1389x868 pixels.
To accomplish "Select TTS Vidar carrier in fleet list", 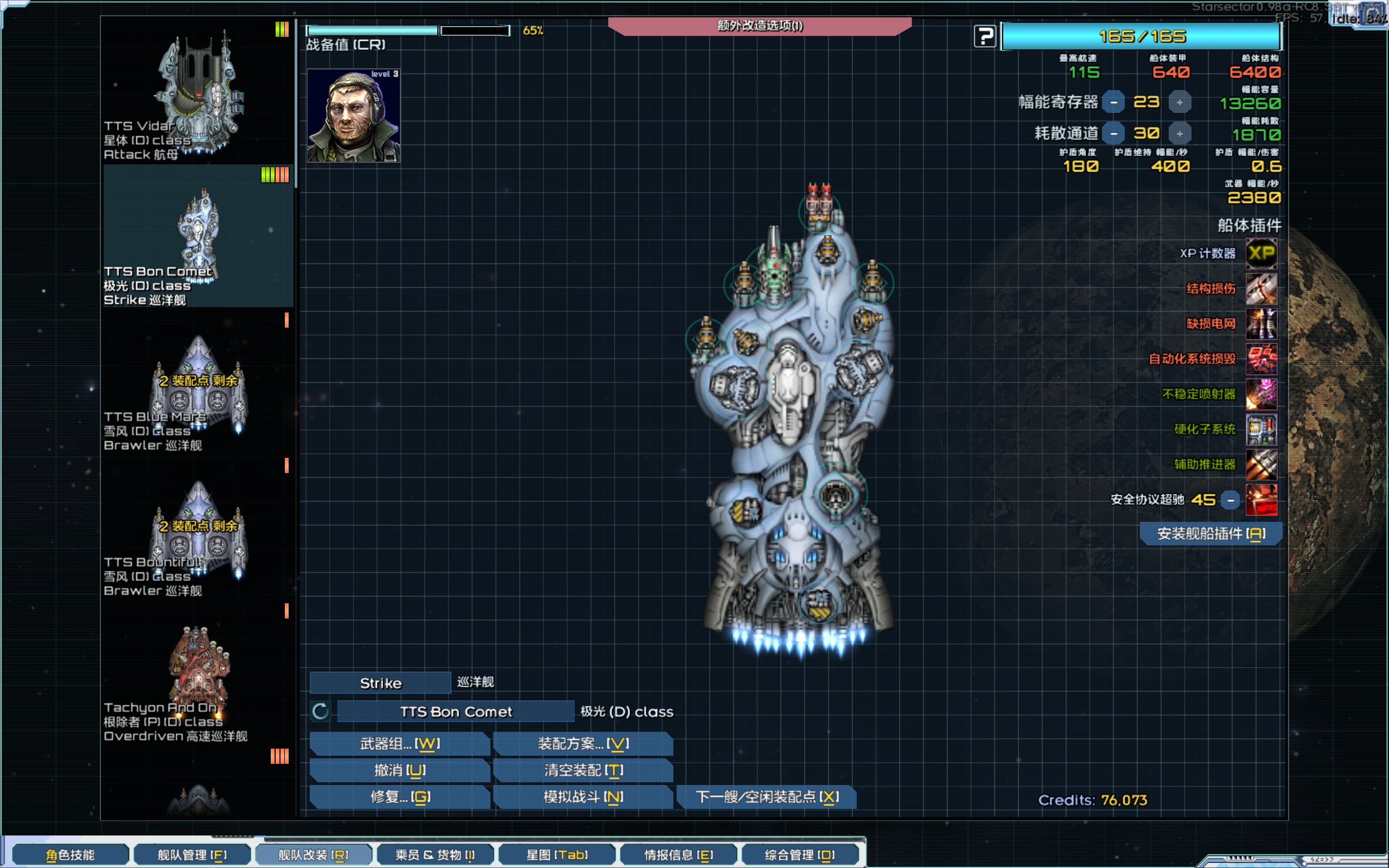I will 197,92.
